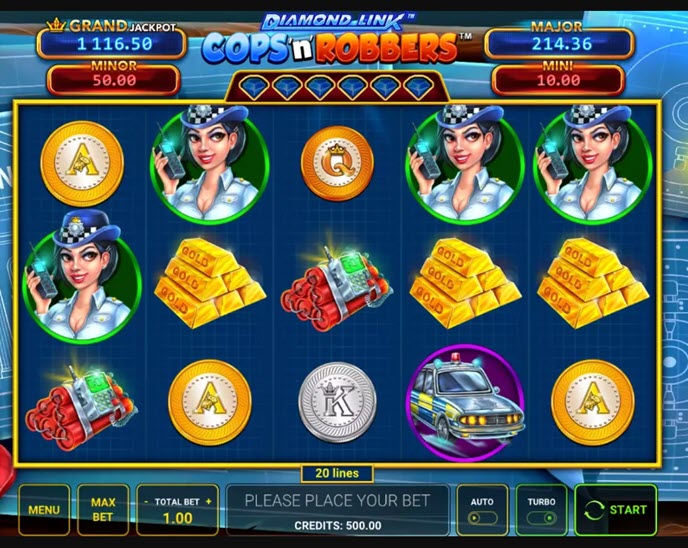Toggle the AUTO spin switch
688x548 pixels.
point(482,510)
